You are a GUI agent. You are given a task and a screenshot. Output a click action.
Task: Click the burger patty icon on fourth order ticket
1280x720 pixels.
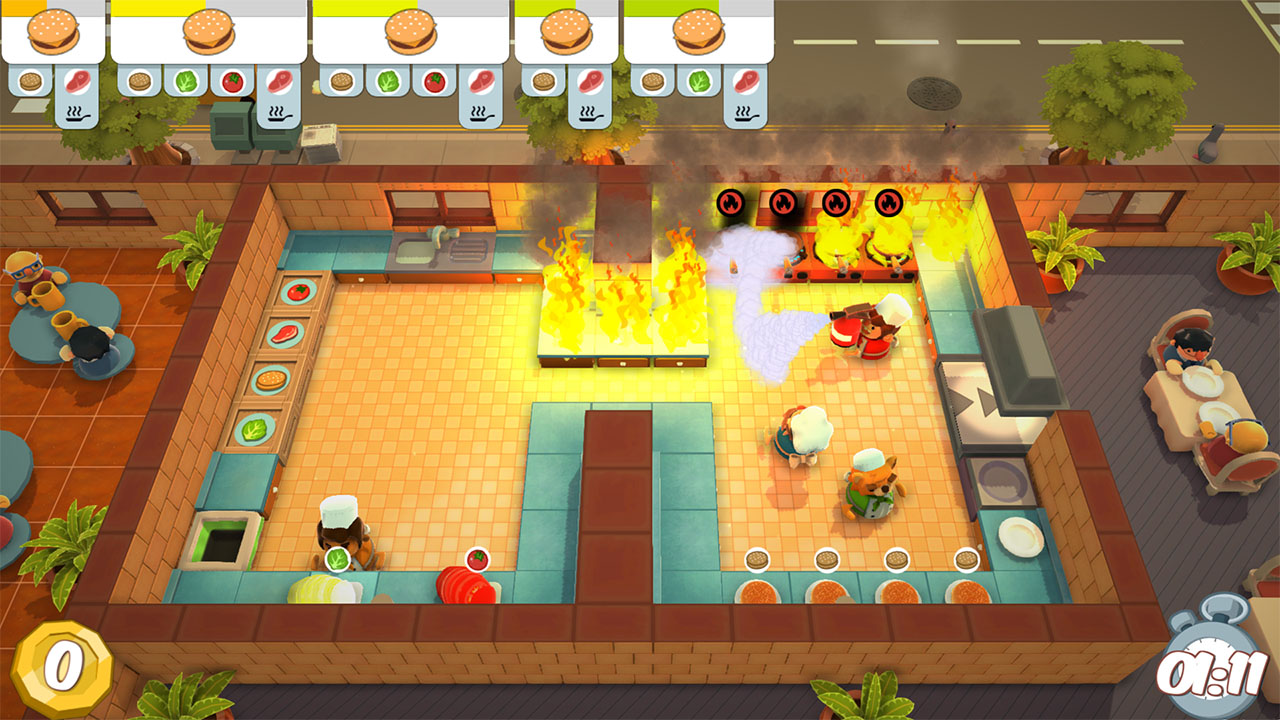pyautogui.click(x=545, y=82)
